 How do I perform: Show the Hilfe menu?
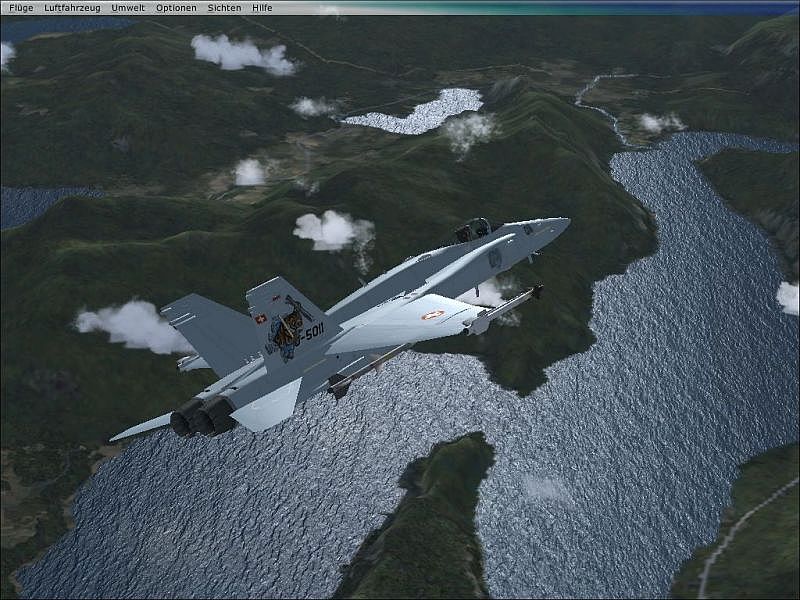point(262,7)
